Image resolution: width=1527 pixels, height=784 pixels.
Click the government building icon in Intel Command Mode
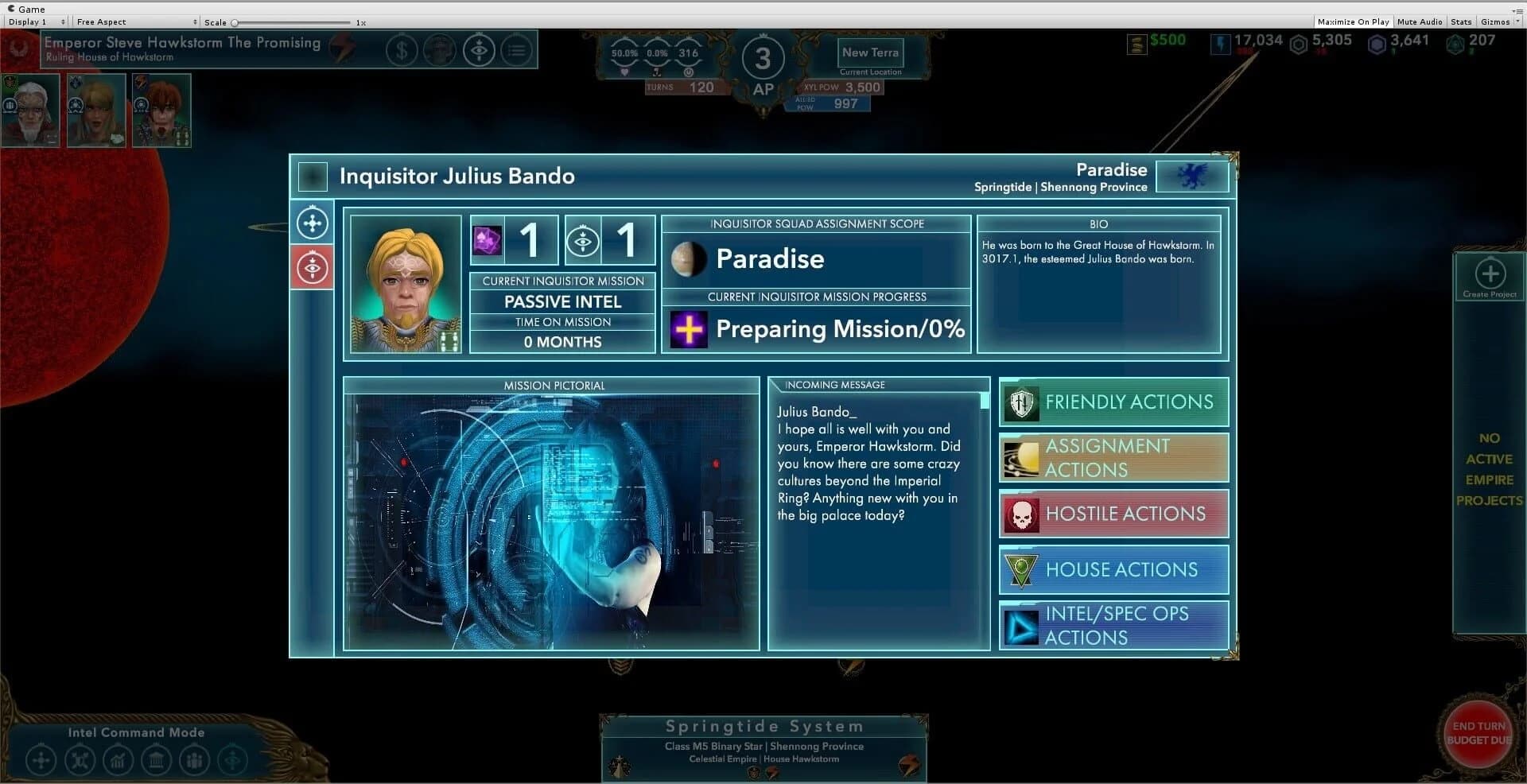click(157, 759)
